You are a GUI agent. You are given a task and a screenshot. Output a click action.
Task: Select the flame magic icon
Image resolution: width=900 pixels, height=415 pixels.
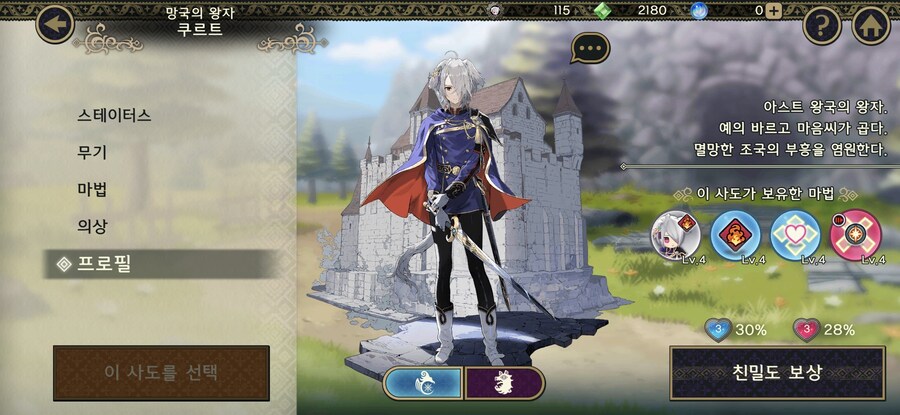(x=735, y=235)
